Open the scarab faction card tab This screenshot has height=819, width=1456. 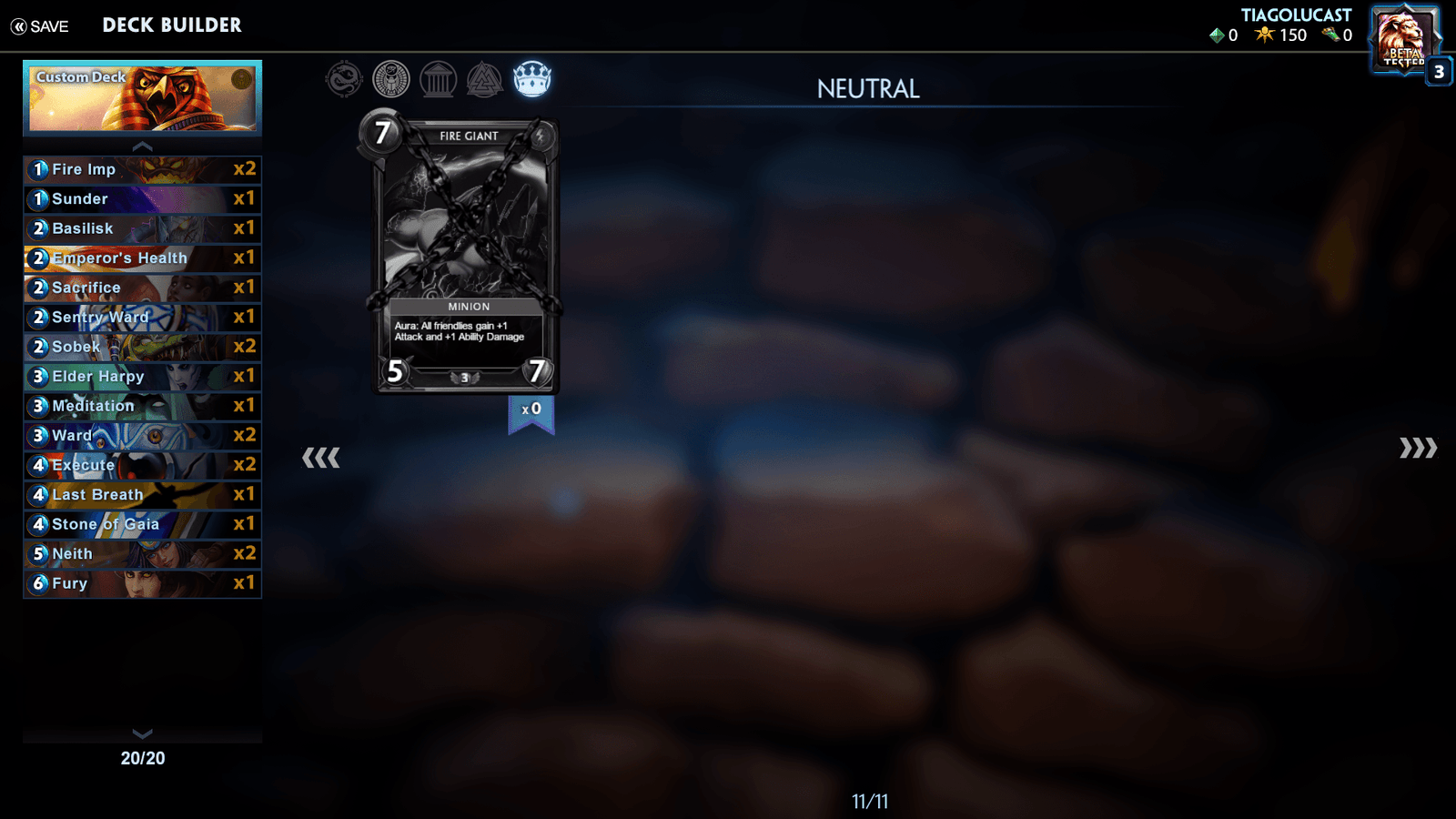pyautogui.click(x=391, y=80)
